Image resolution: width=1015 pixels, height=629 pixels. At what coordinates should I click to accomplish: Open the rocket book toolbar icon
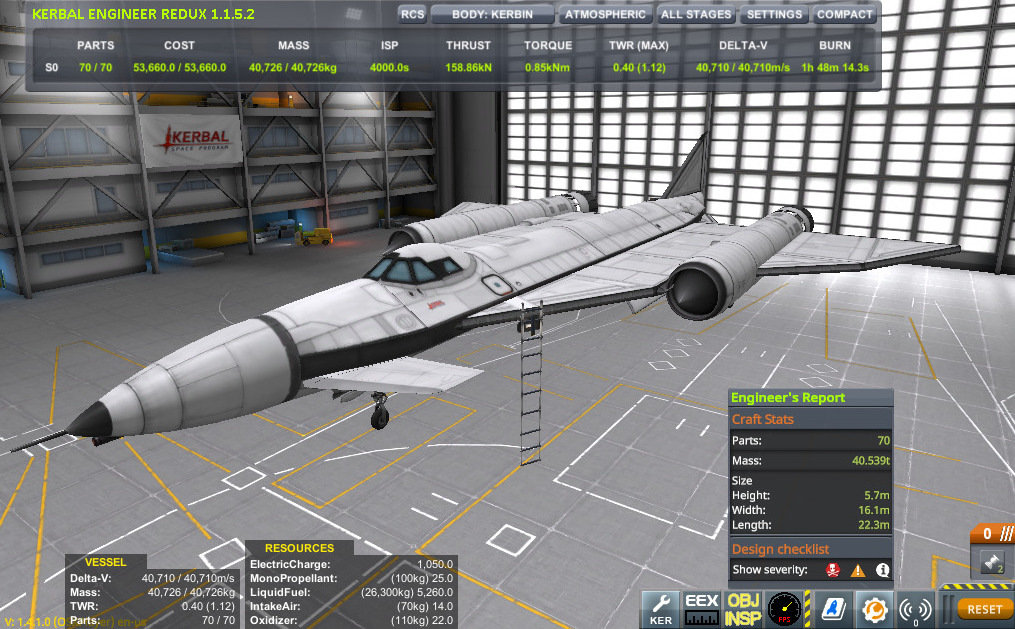(832, 606)
